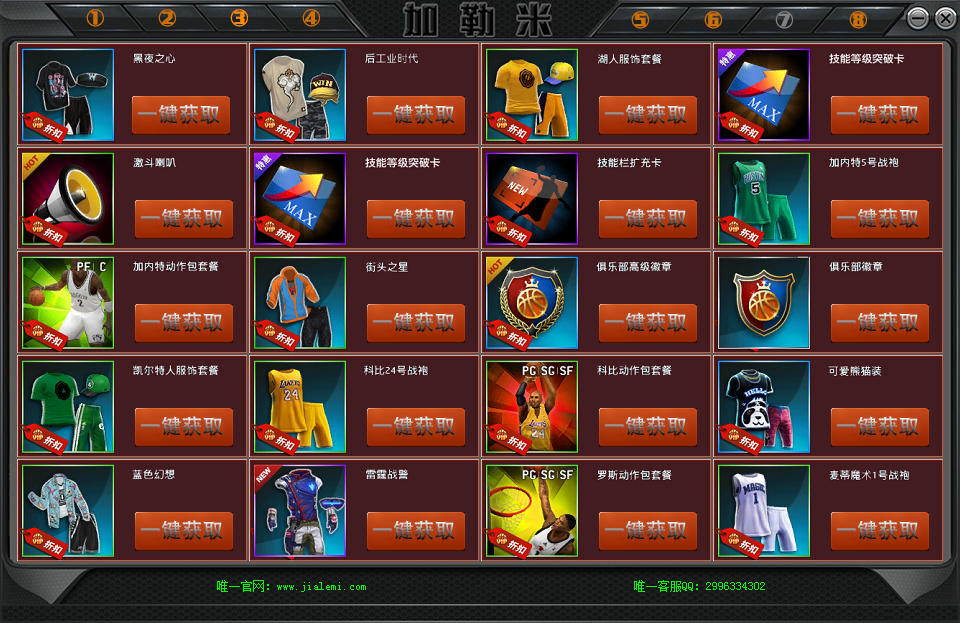This screenshot has width=960, height=623.
Task: Get the 雷霆战警 outfit
Action: [415, 531]
